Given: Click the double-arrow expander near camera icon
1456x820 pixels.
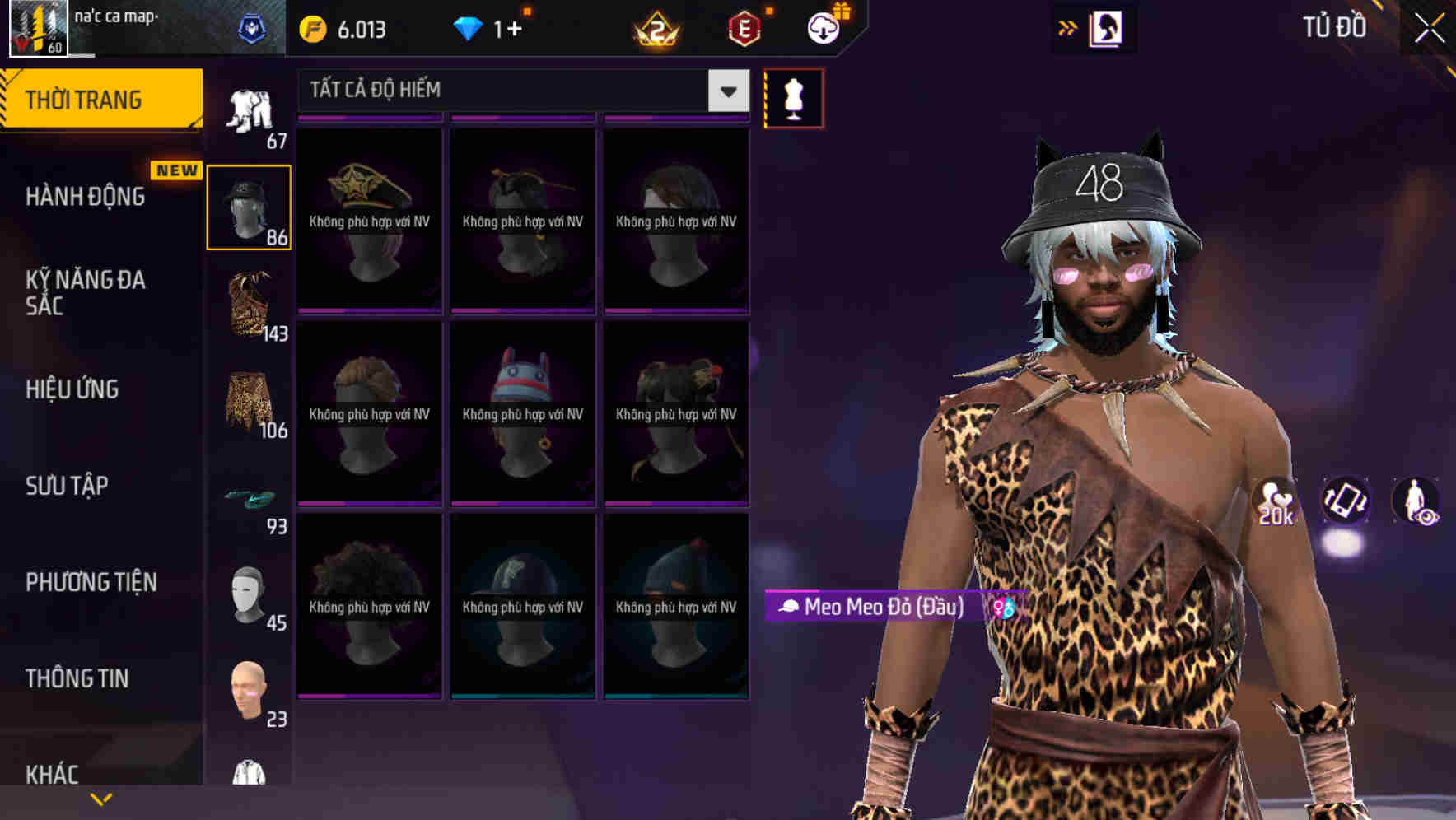Looking at the screenshot, I should point(1069,26).
